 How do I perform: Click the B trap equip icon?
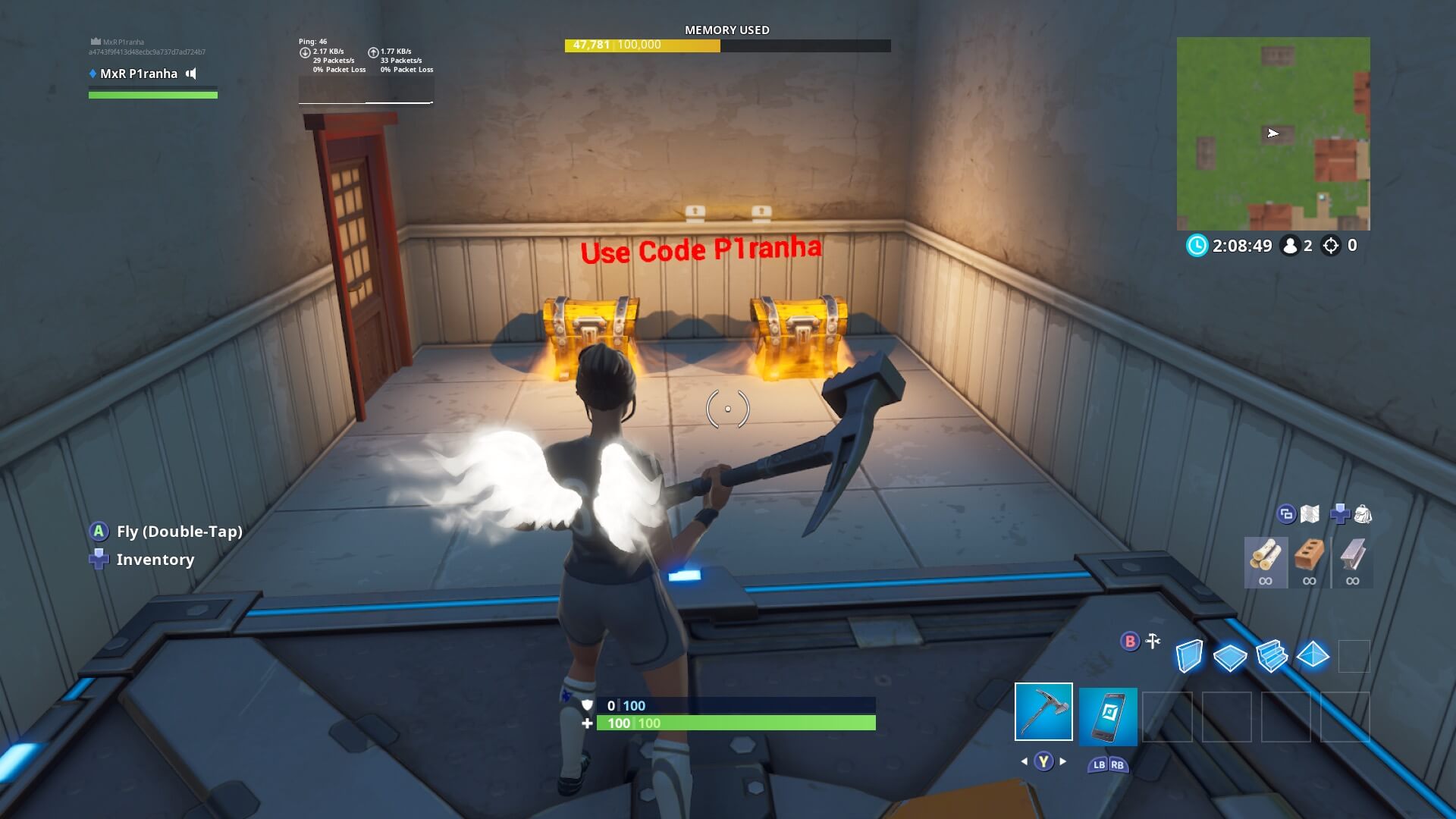[x=1129, y=642]
